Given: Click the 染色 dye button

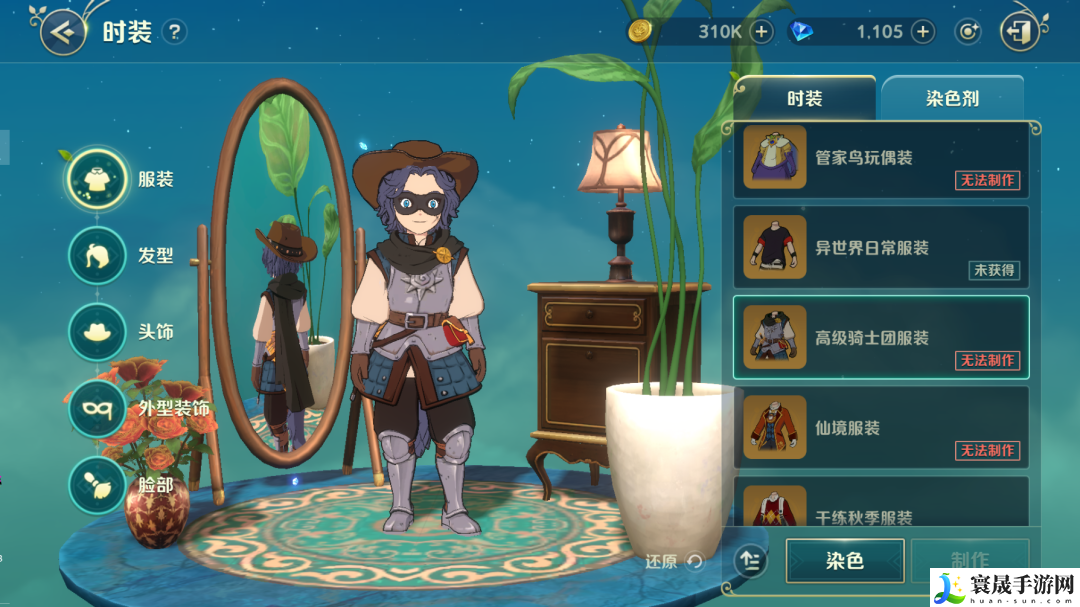Looking at the screenshot, I should [845, 561].
